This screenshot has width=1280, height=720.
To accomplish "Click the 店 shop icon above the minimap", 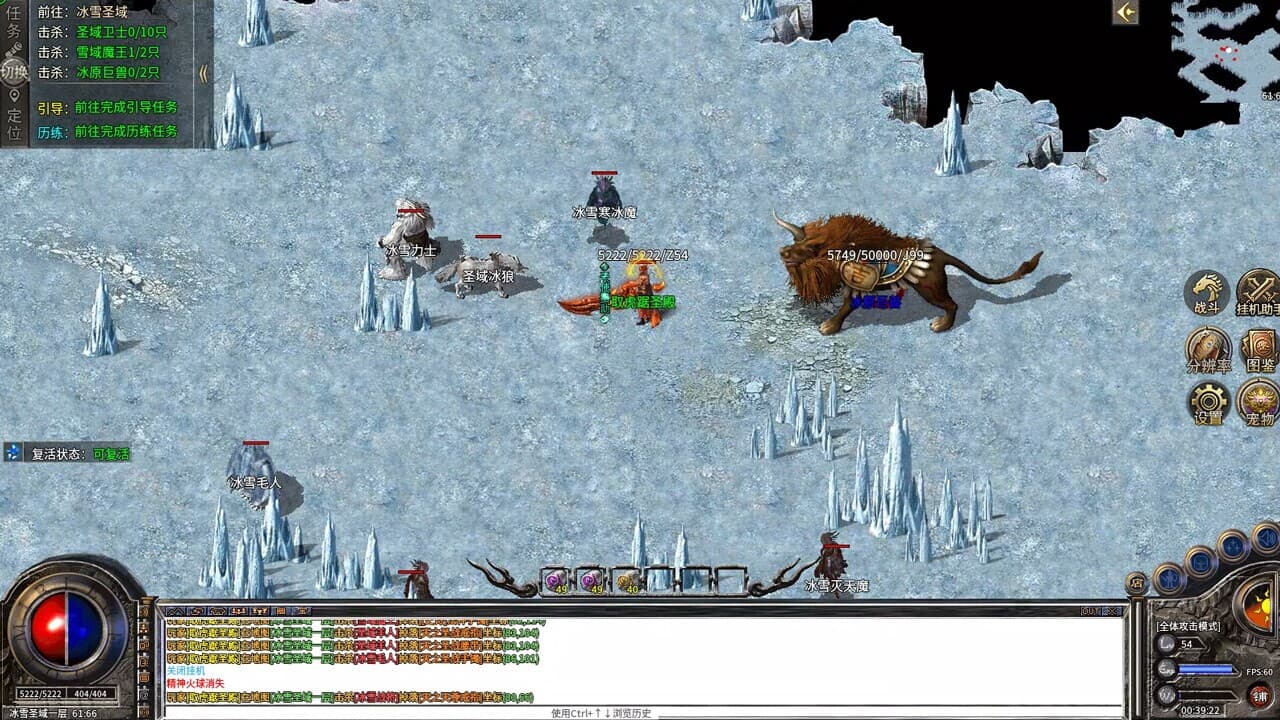I will 1136,583.
